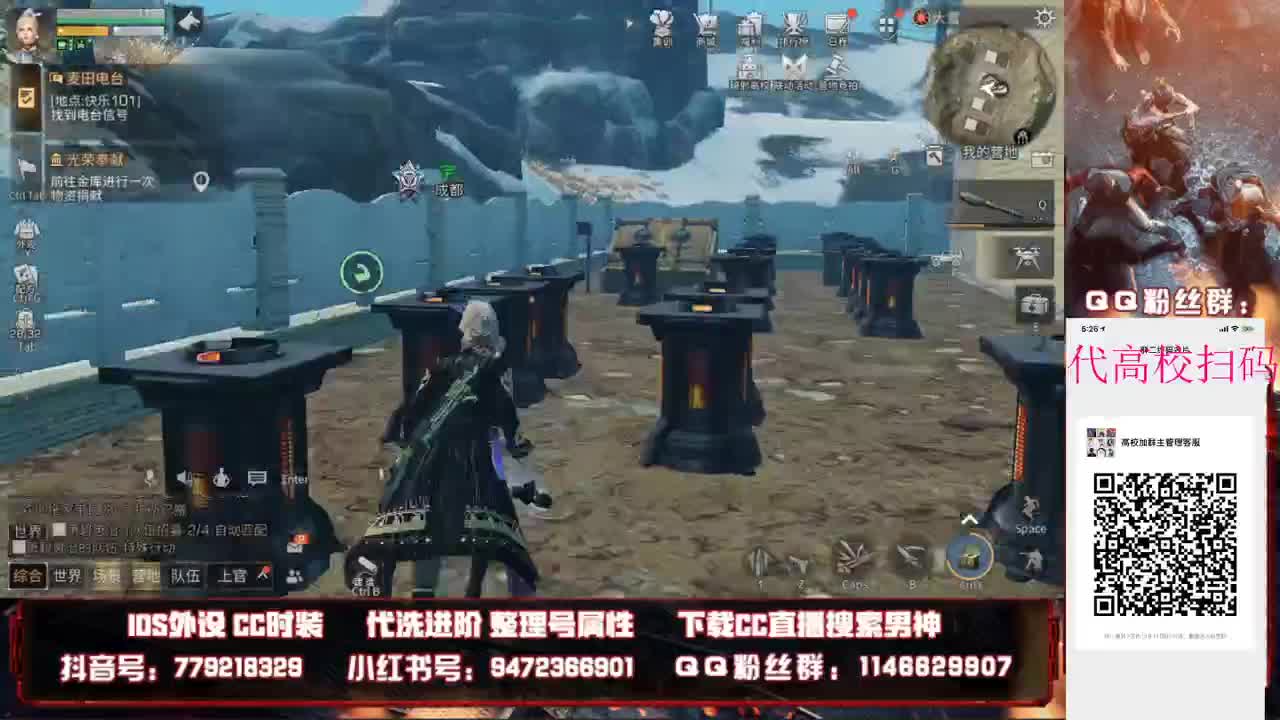Collapse the right-side panel chevron above Space

point(969,518)
